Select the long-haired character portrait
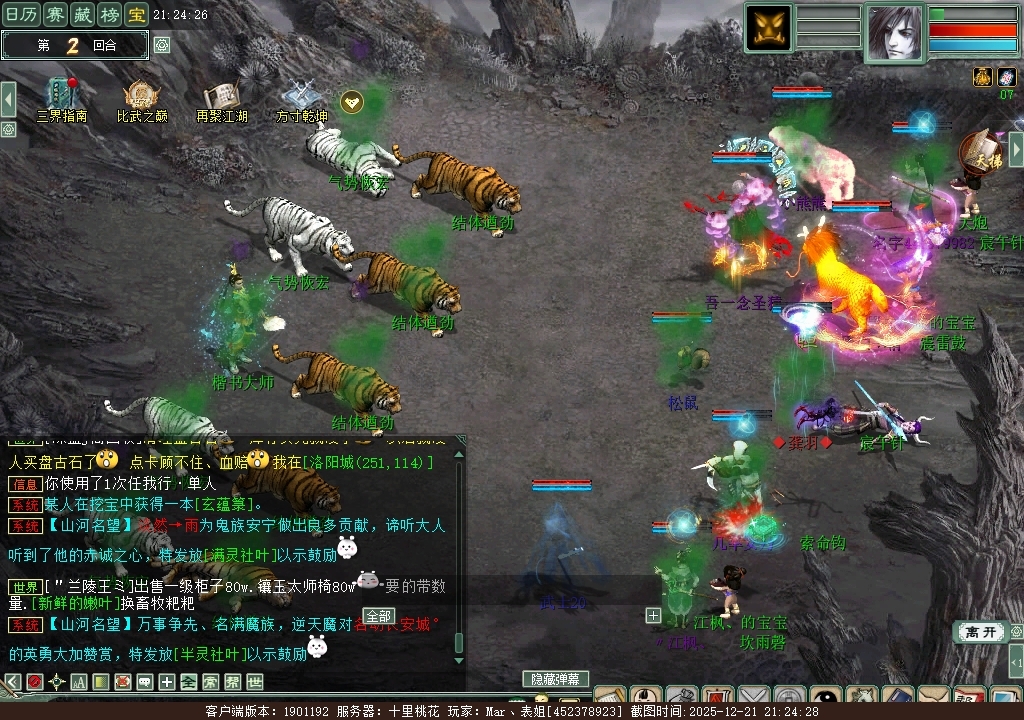Screen dimensions: 1024x720 click(x=895, y=33)
